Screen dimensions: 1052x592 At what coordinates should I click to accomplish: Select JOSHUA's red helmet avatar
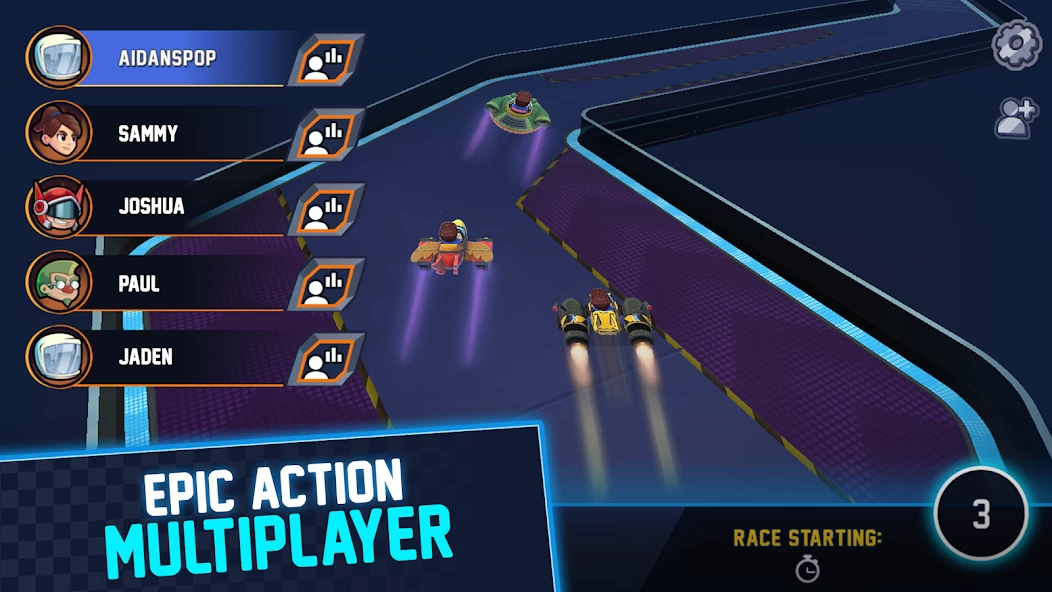click(58, 208)
